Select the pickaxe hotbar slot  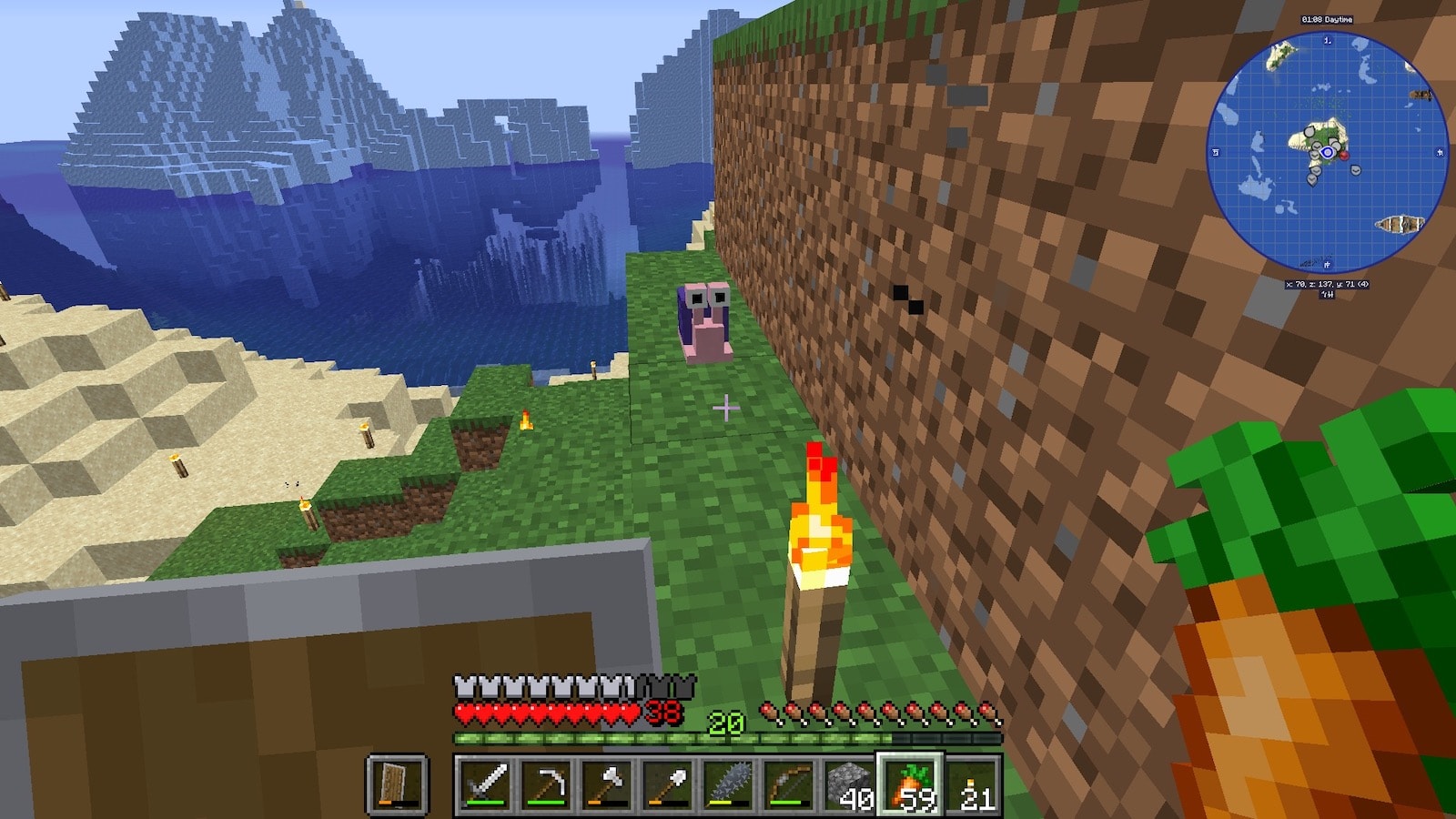point(546,784)
